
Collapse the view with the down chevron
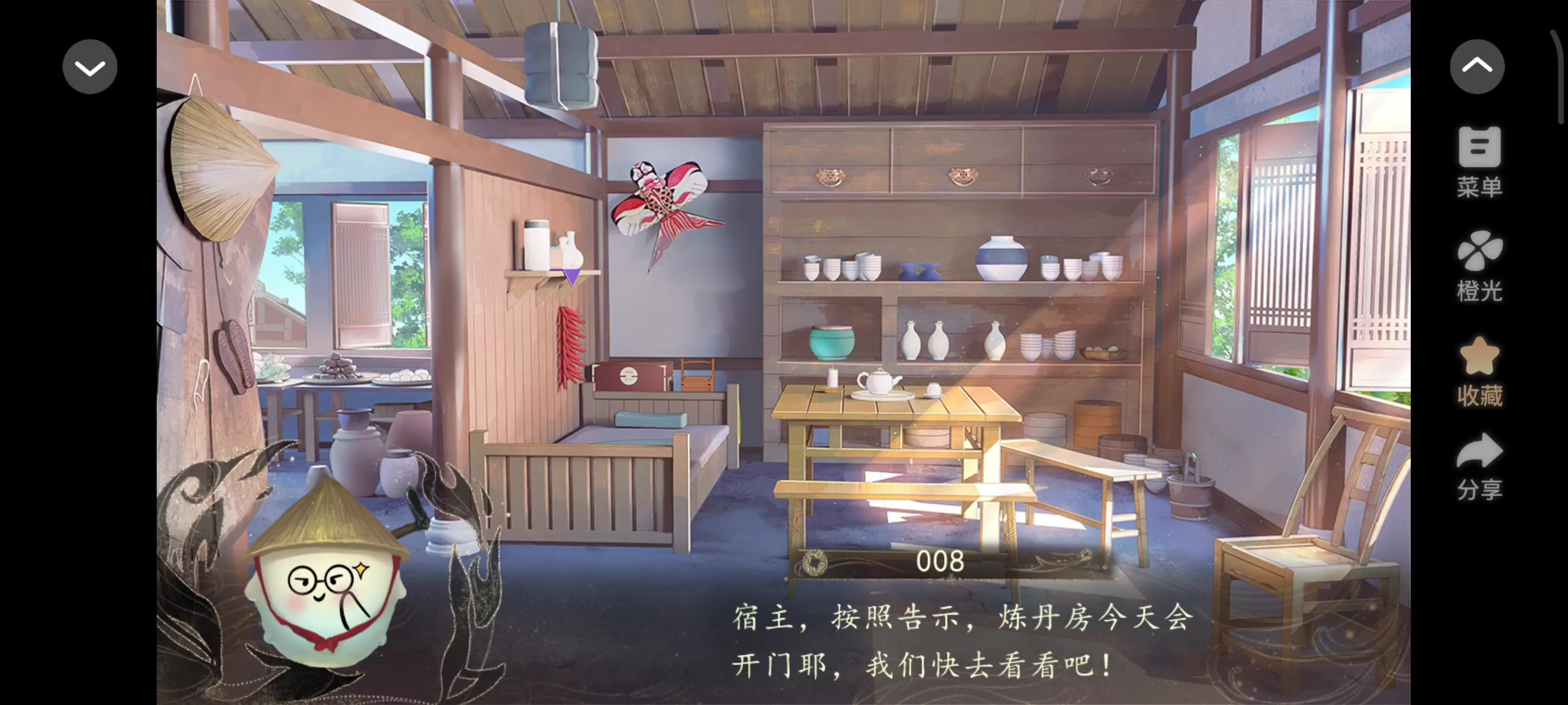(89, 66)
